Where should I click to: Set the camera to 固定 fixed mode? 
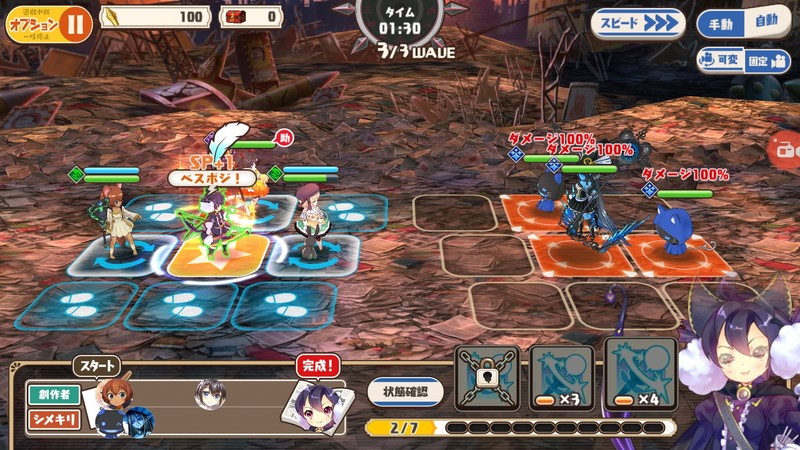[765, 60]
